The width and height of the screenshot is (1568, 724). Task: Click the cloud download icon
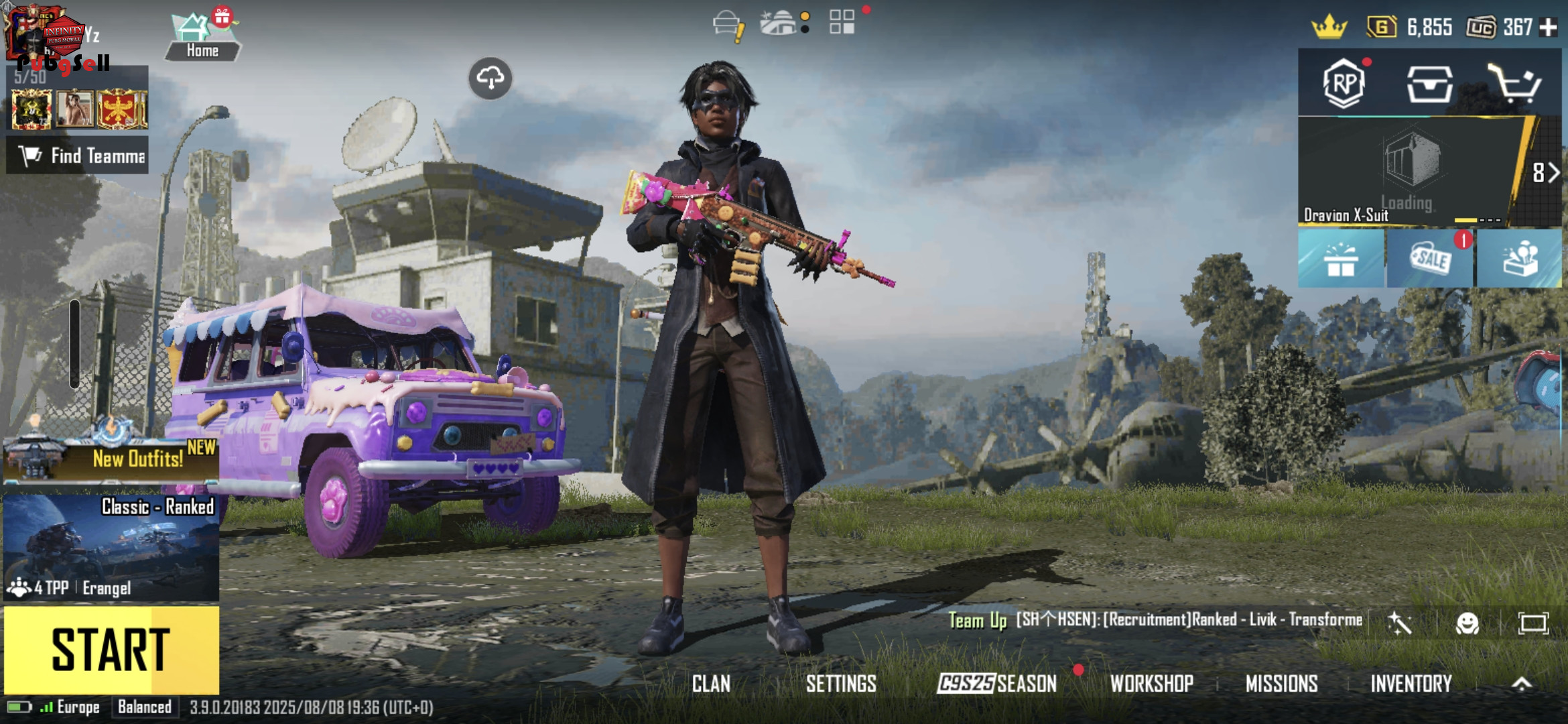pos(491,78)
